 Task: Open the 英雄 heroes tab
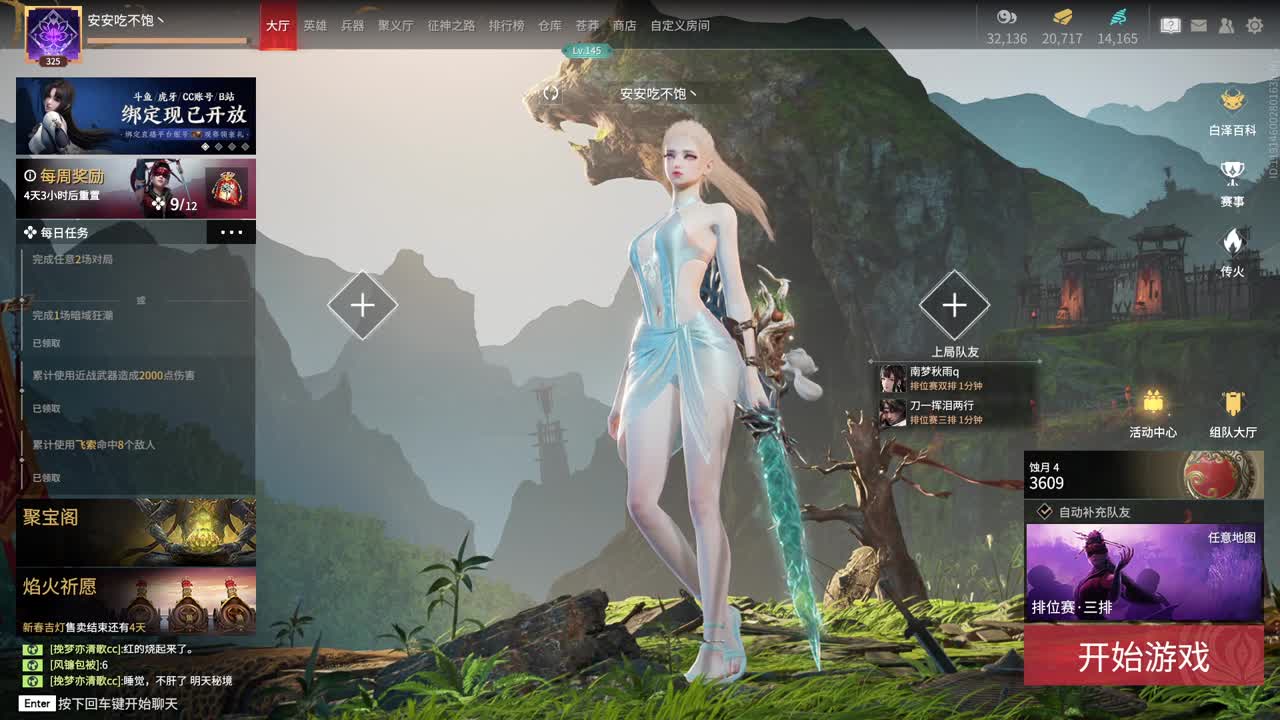click(x=315, y=25)
